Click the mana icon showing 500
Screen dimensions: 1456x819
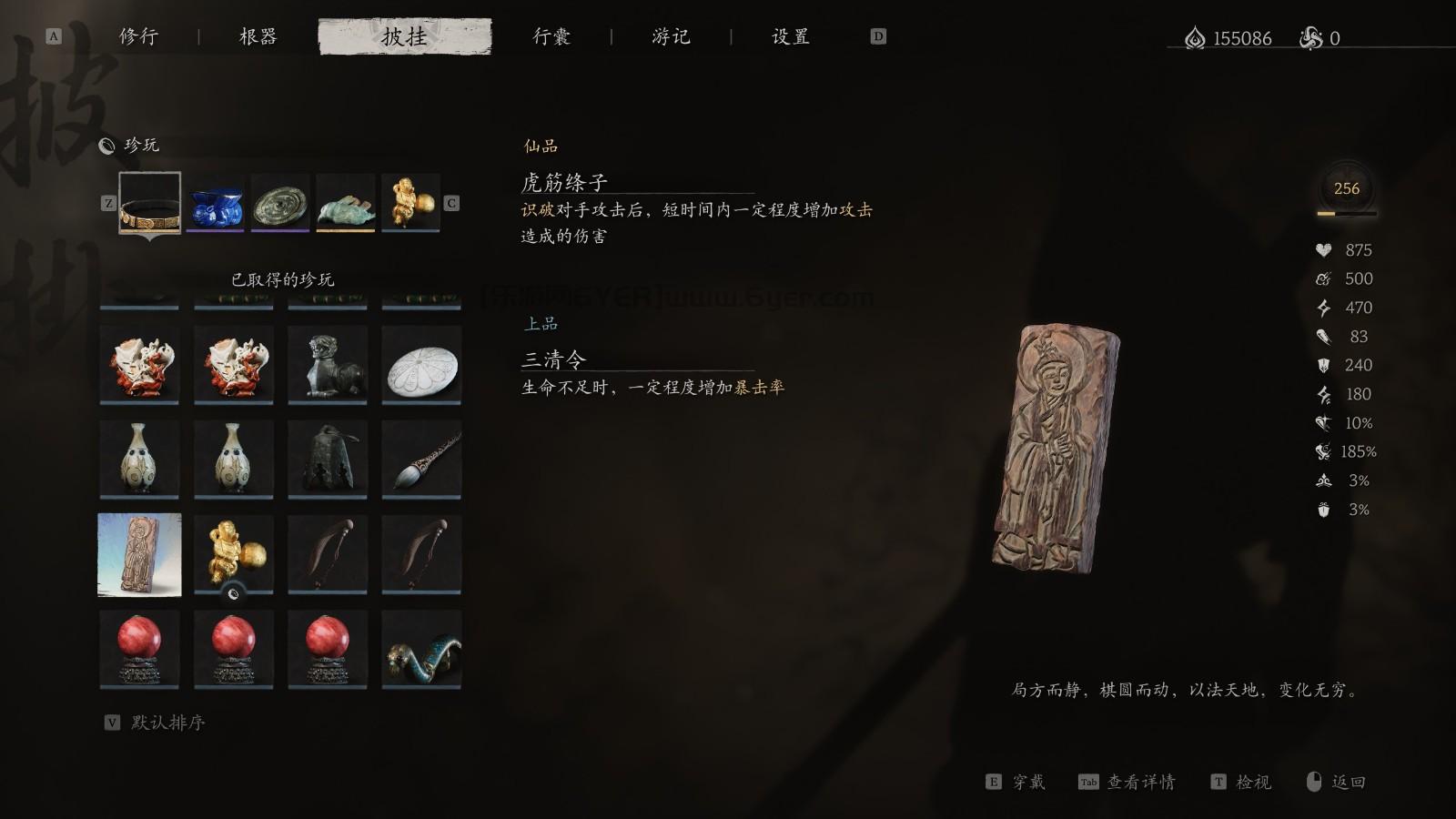(1323, 278)
